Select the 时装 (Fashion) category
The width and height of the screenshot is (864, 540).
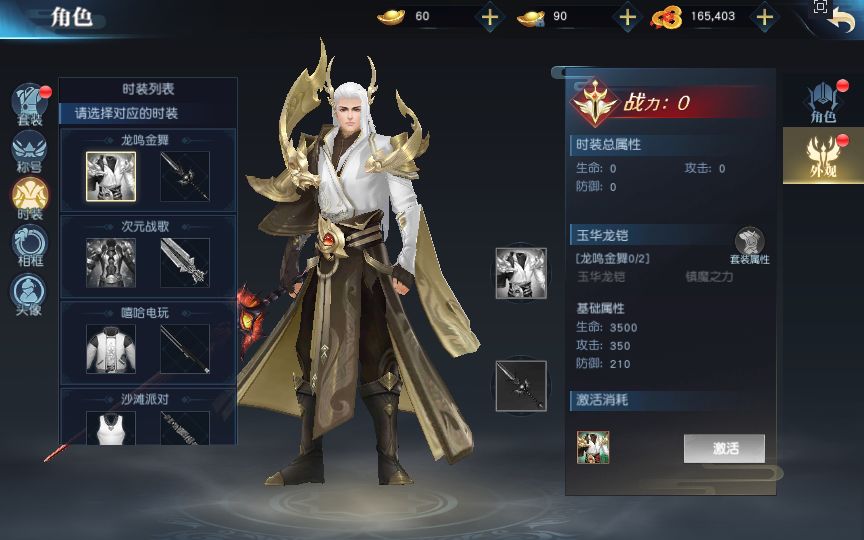click(x=29, y=197)
